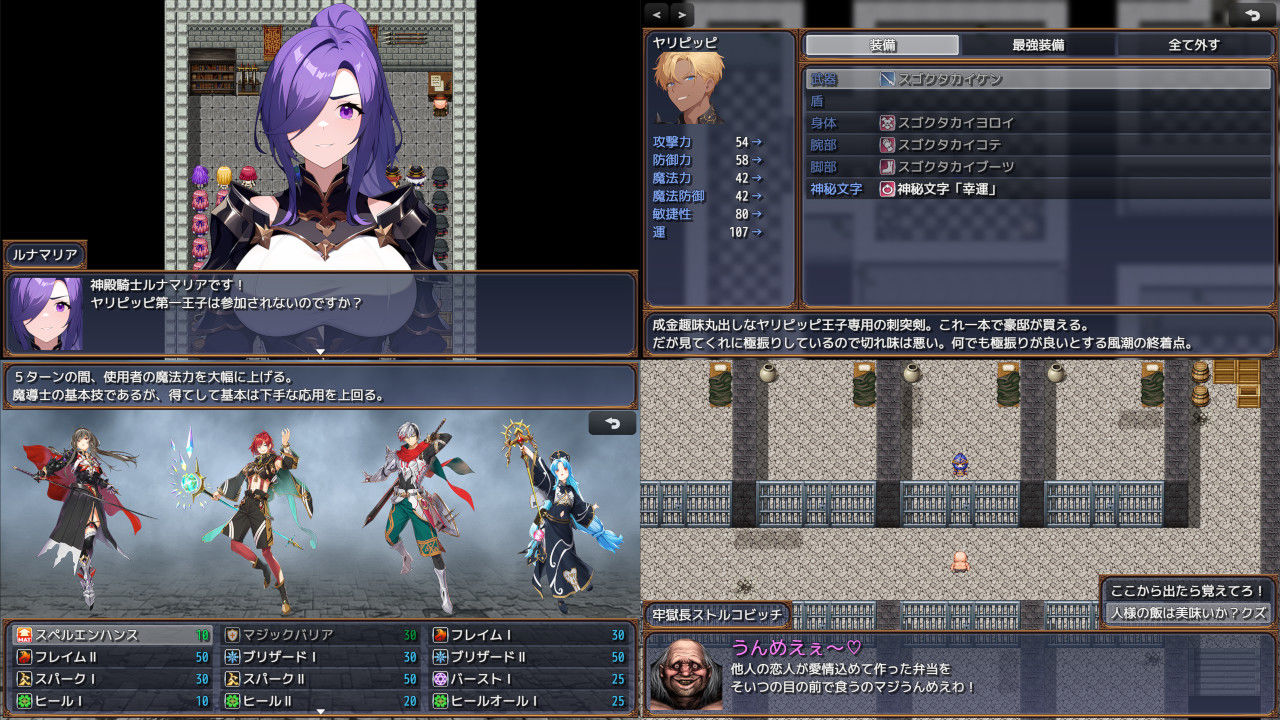
Task: Select the 武器 slot with スゴクタカイケン
Action: pos(1038,79)
